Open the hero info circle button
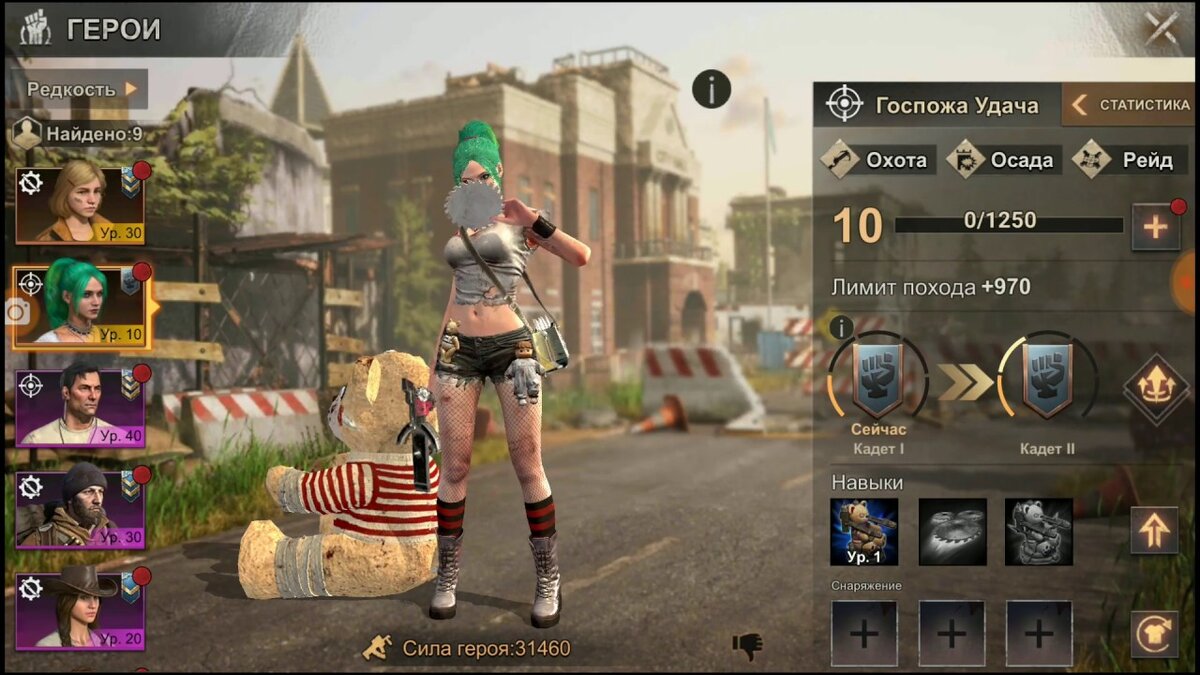1200x675 pixels. coord(711,90)
